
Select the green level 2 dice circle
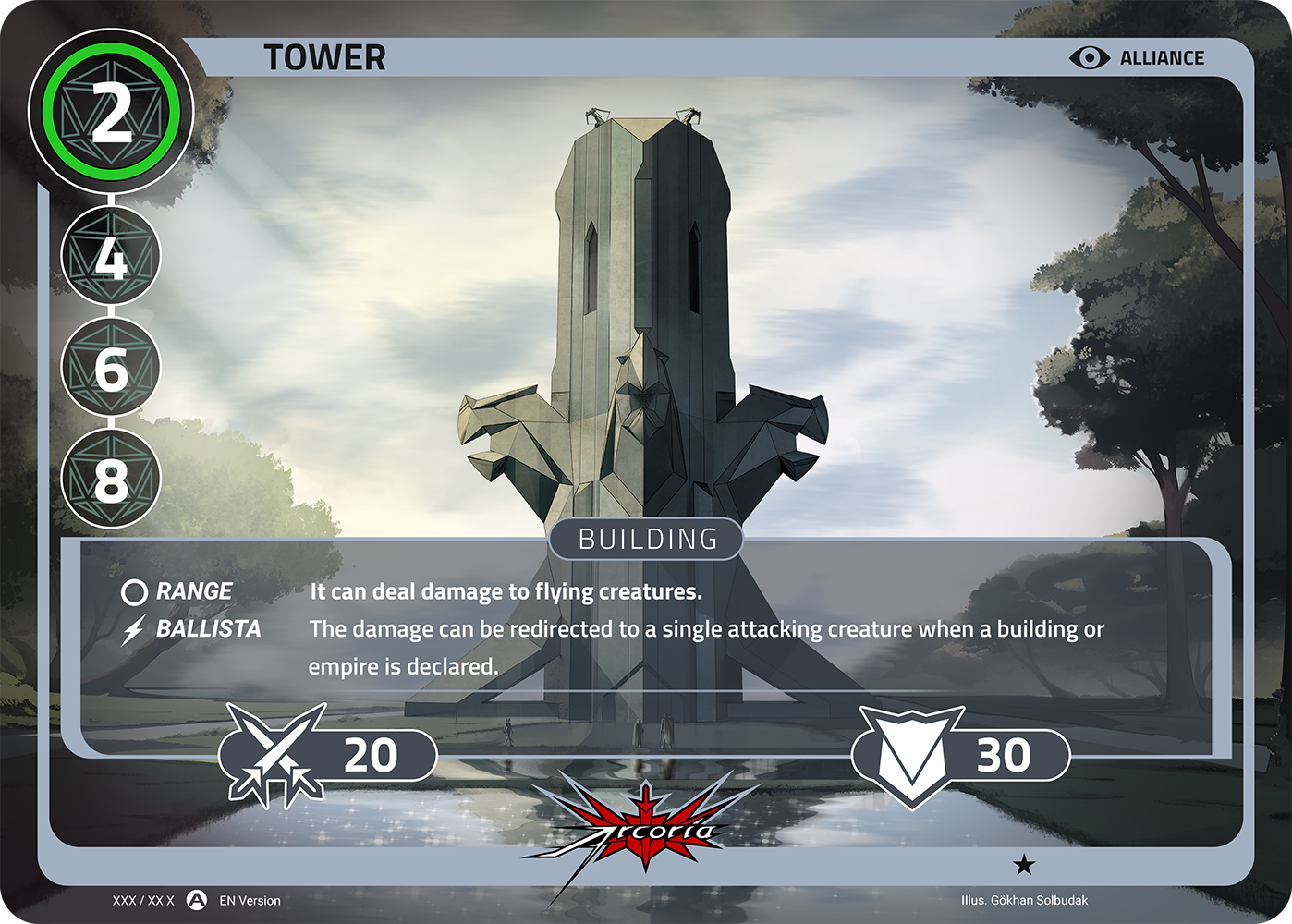[111, 112]
